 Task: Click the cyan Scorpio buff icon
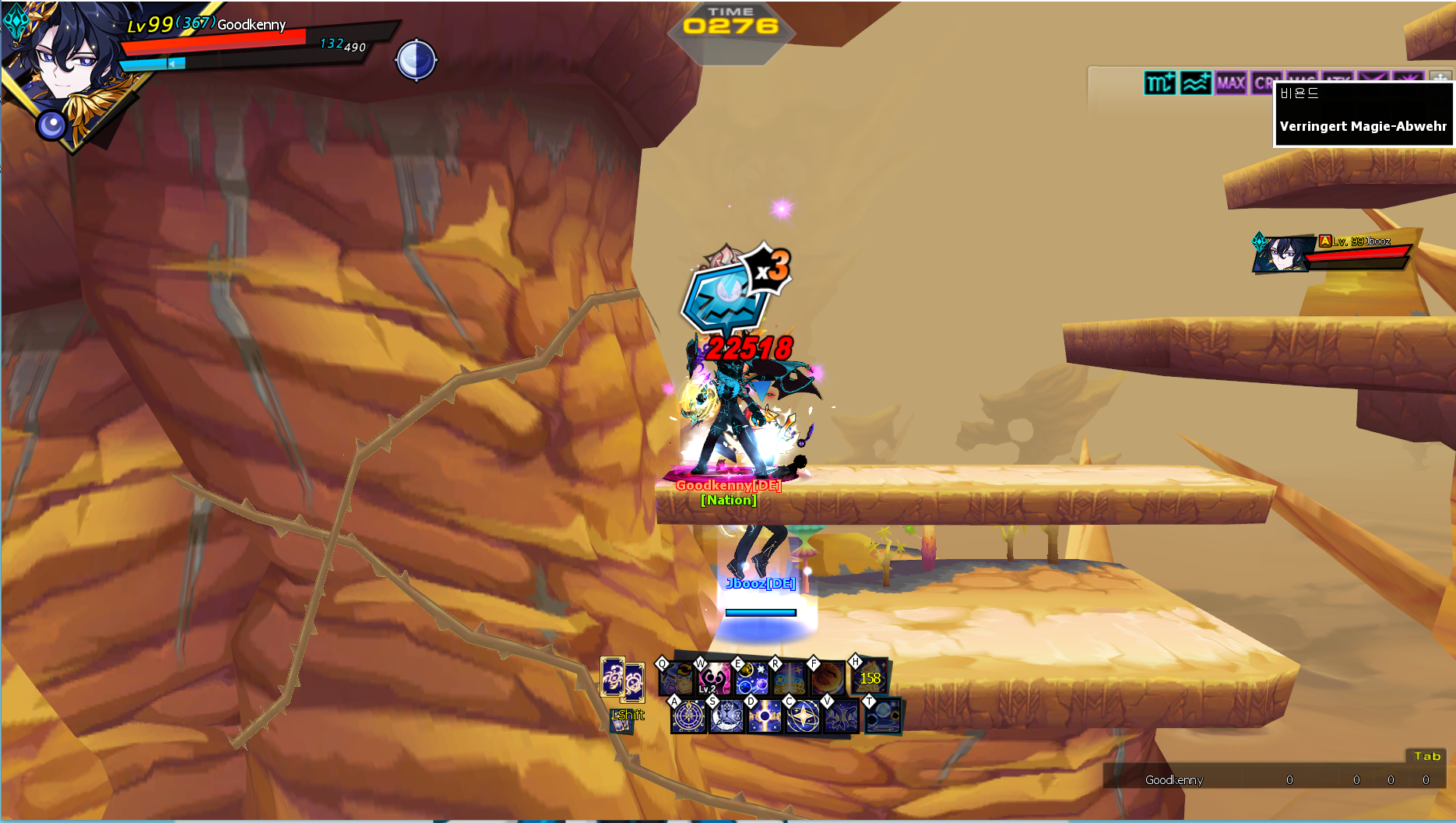[x=1159, y=83]
